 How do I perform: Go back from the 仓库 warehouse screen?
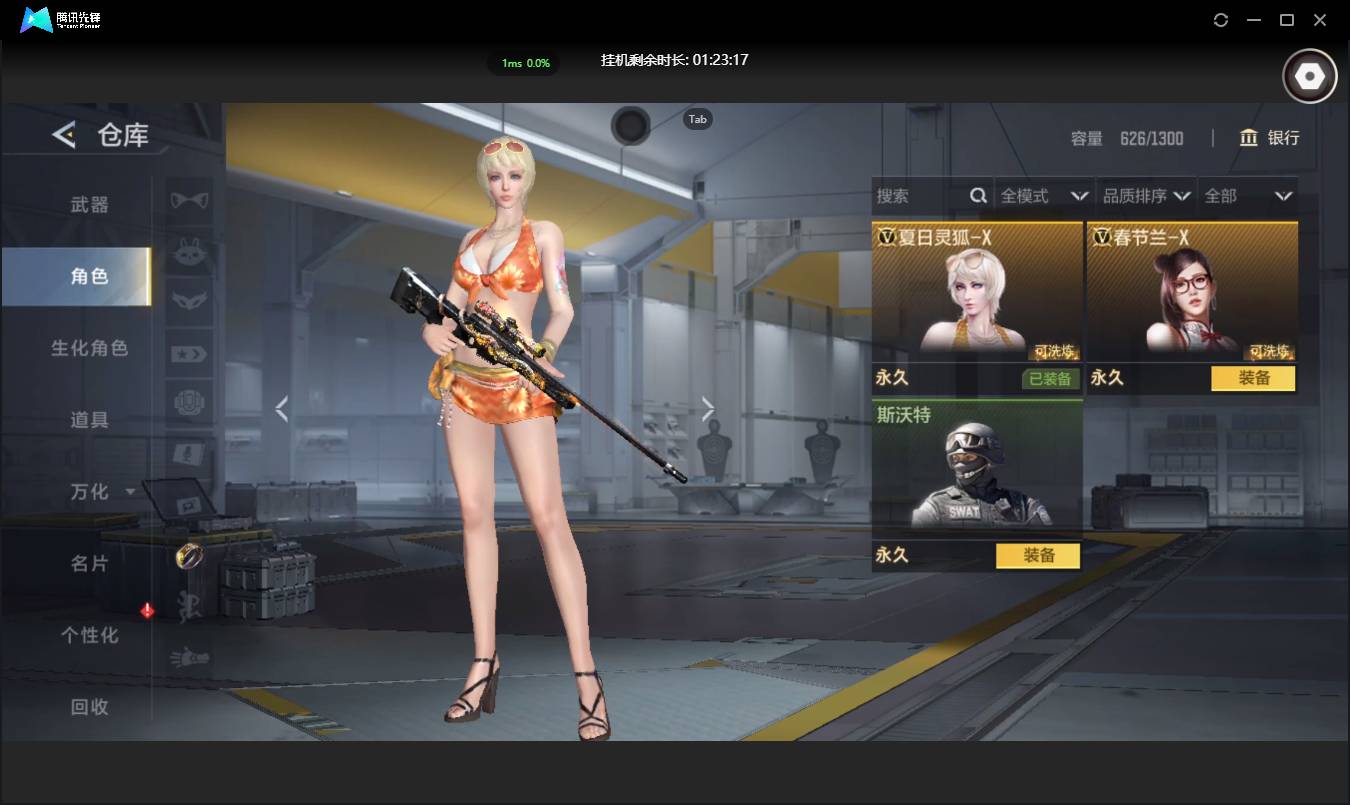click(64, 135)
